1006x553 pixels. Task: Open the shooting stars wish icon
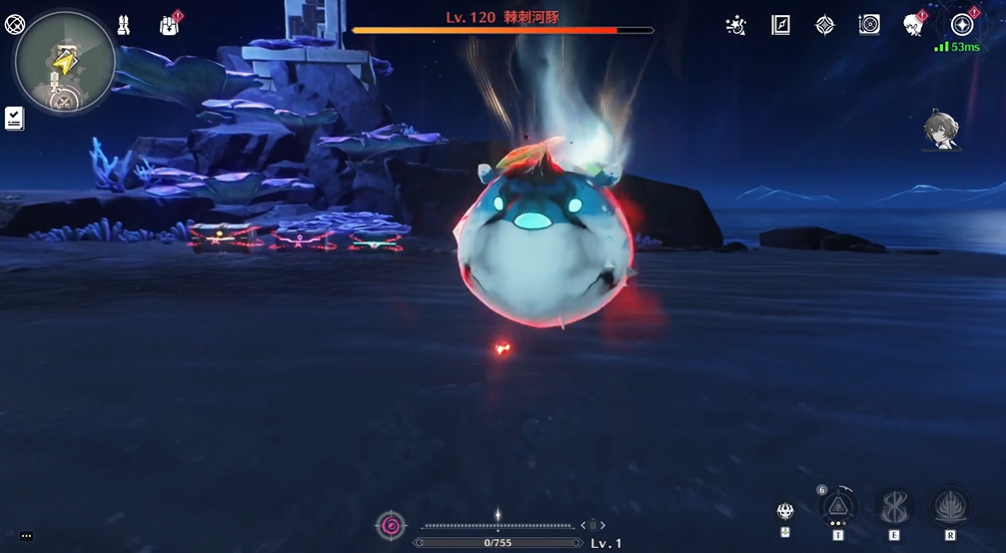coord(736,25)
